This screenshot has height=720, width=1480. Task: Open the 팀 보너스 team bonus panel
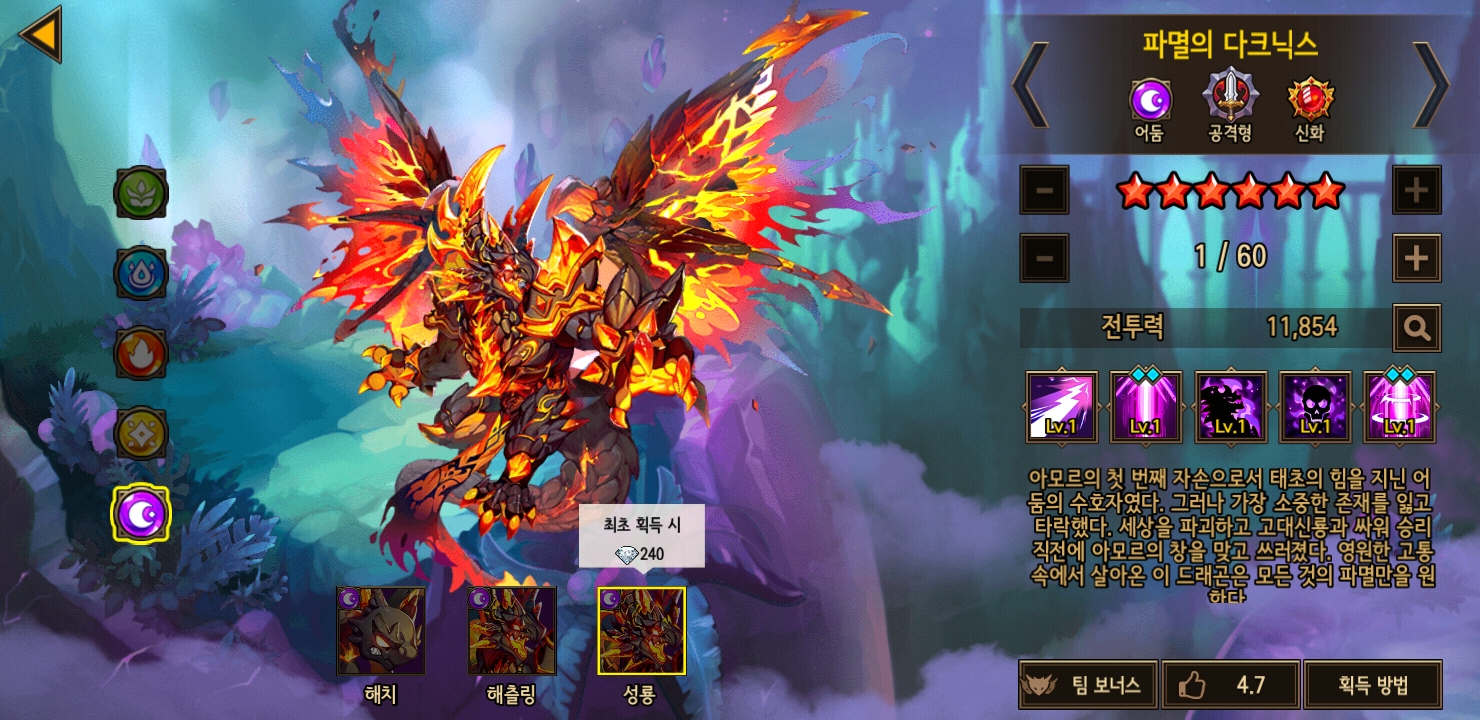(1088, 685)
